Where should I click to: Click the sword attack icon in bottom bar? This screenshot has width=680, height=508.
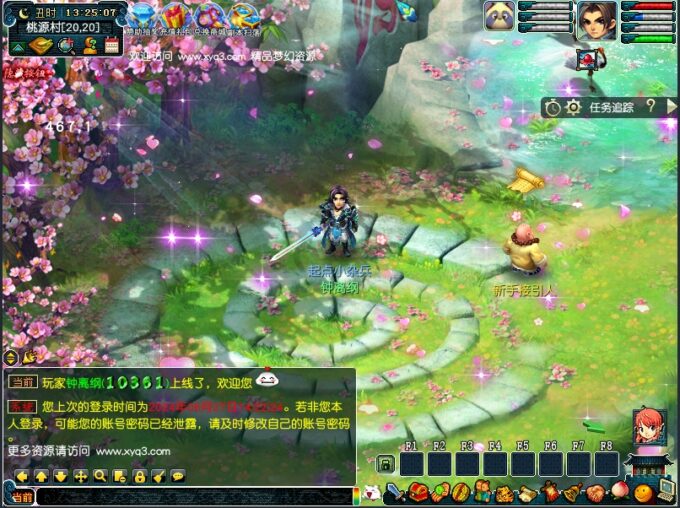click(x=395, y=492)
